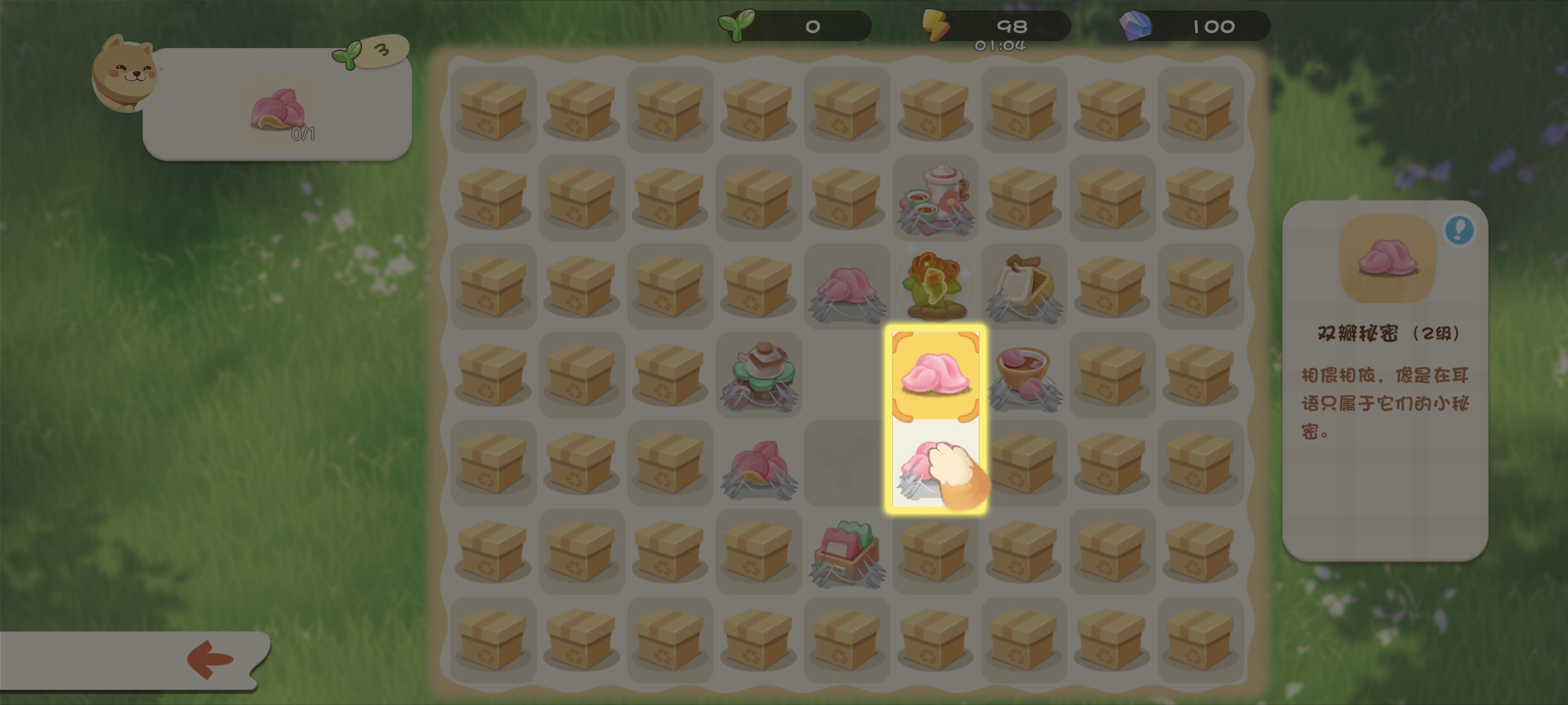The image size is (1568, 705).
Task: Go back using the red arrow
Action: [210, 659]
